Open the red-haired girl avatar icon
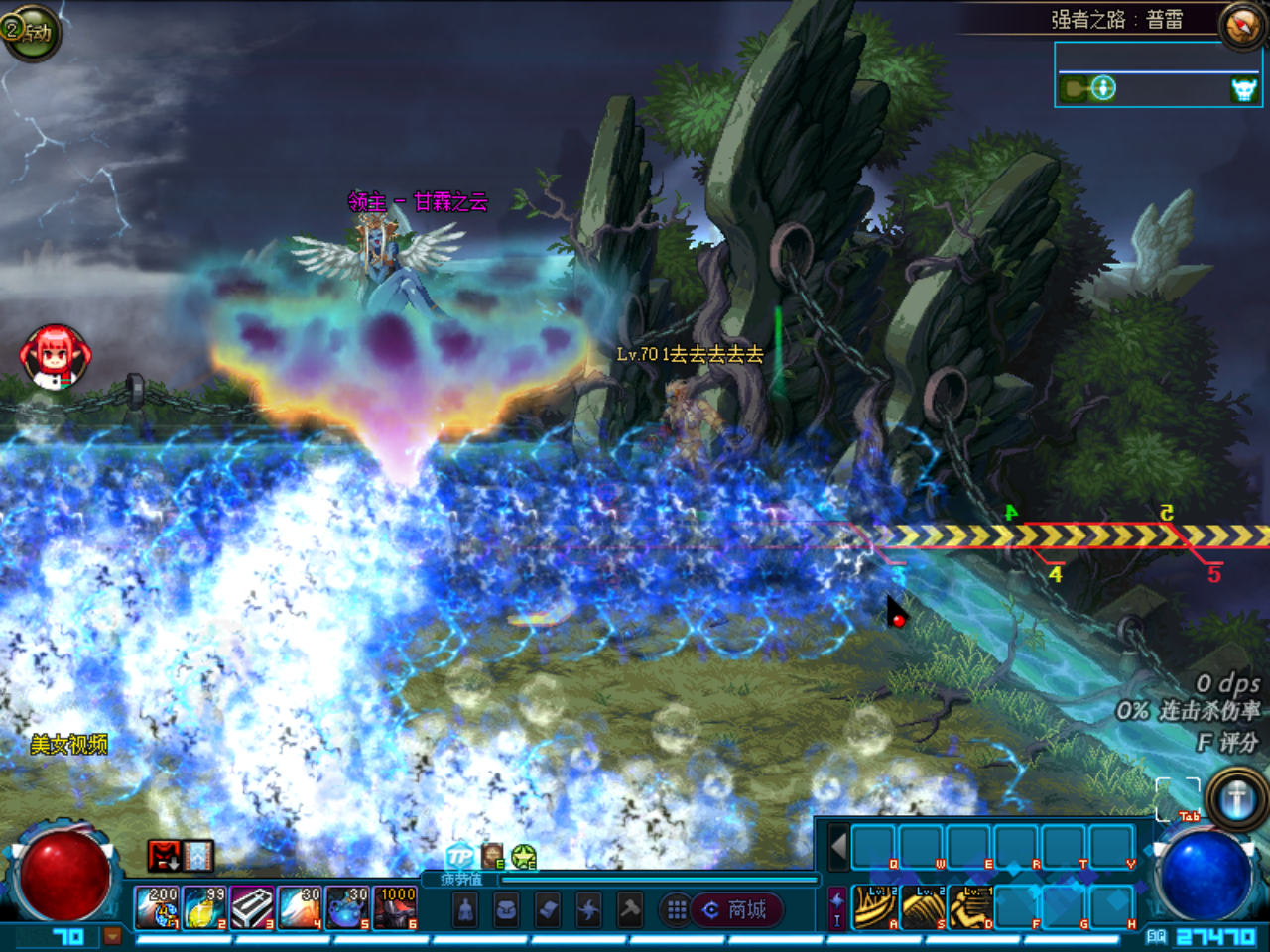The width and height of the screenshot is (1270, 952). (56, 356)
